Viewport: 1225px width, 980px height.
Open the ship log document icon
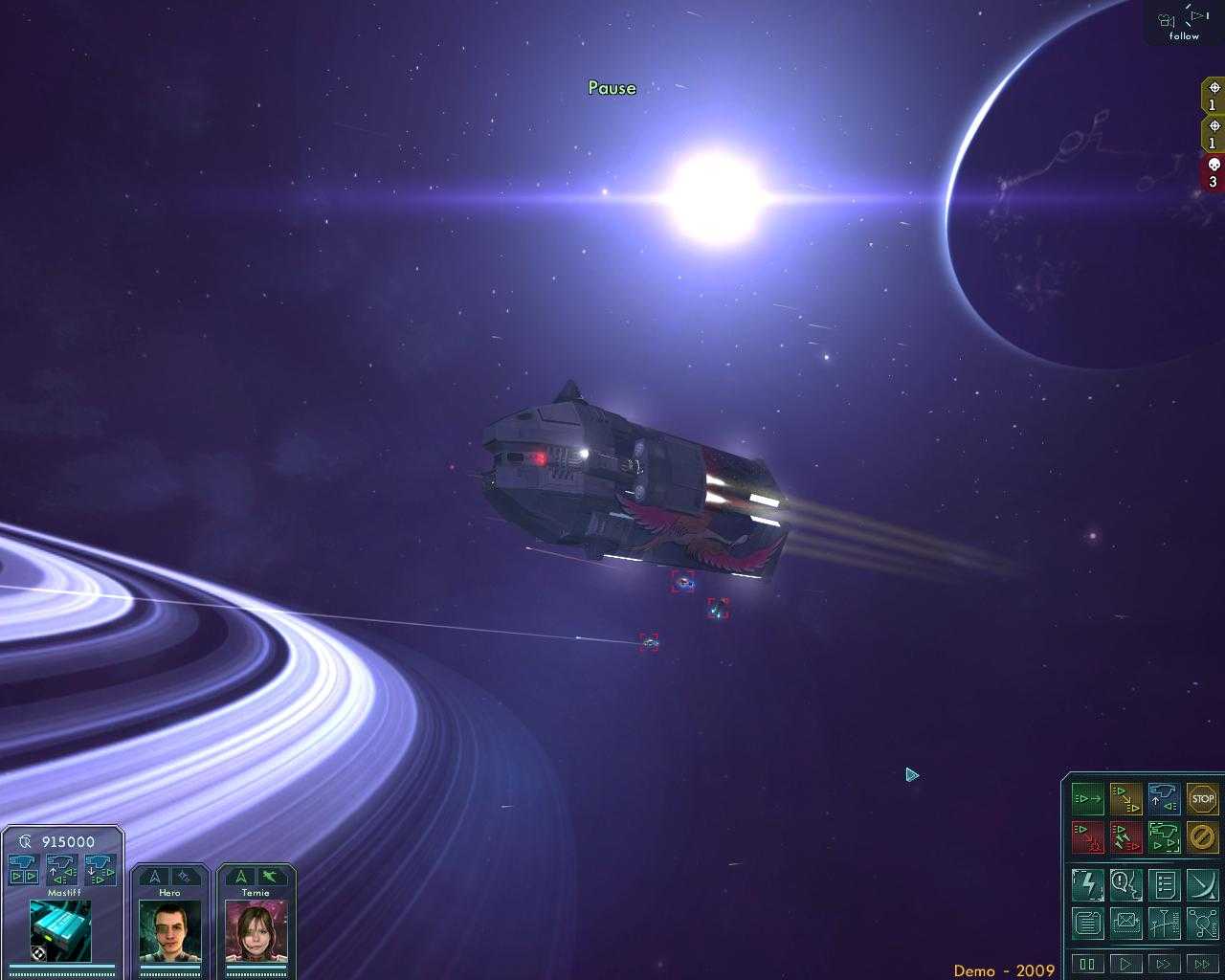[x=1088, y=922]
